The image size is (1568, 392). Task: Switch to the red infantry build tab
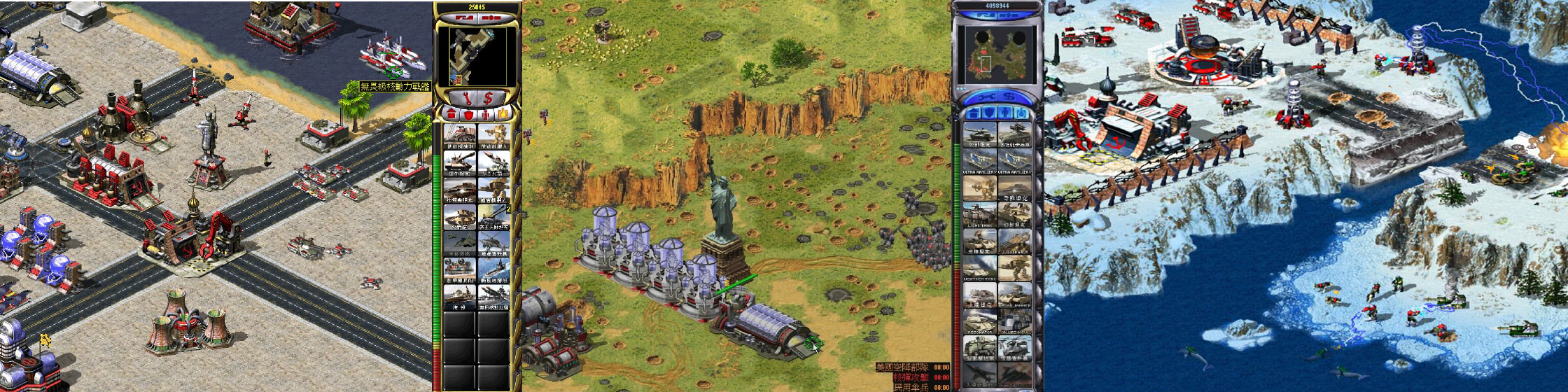(486, 113)
